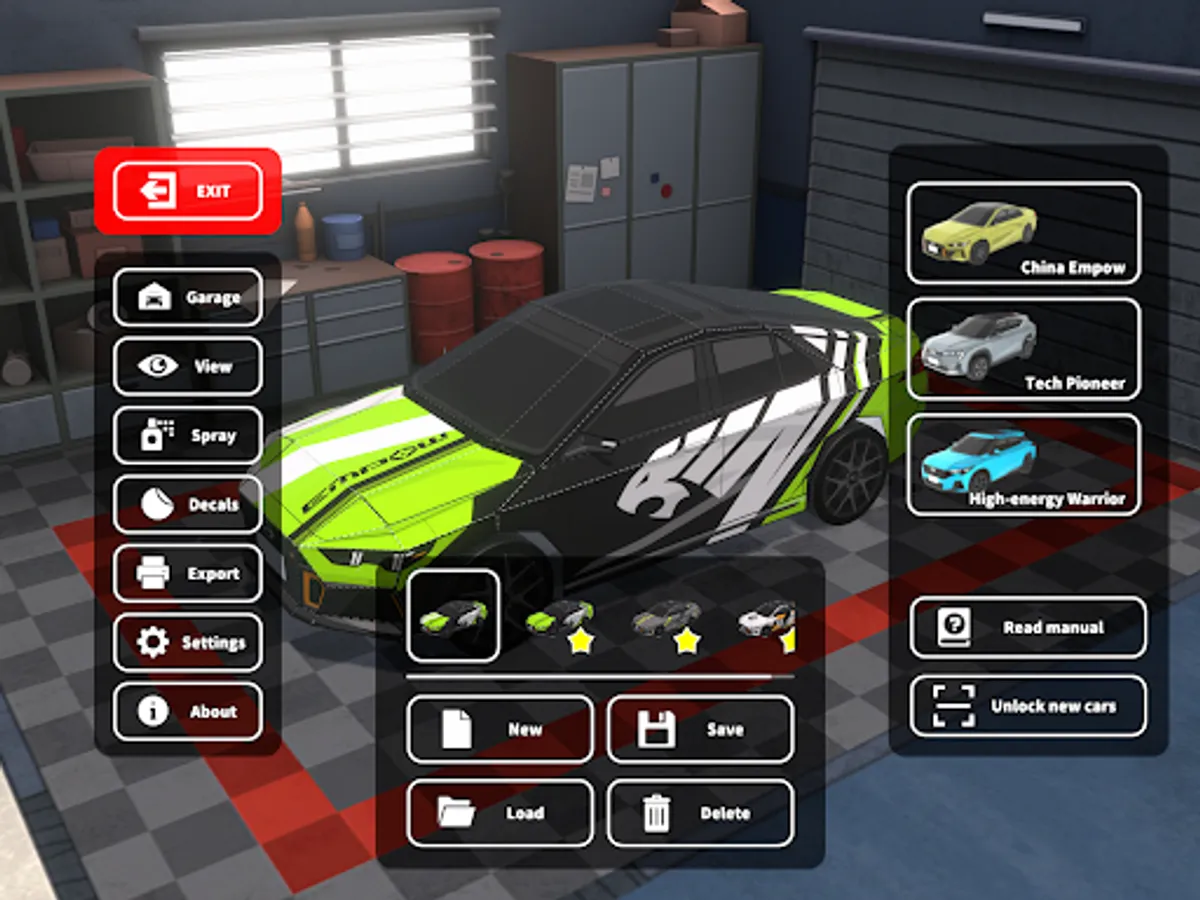
Task: Open the Settings menu
Action: tap(188, 642)
